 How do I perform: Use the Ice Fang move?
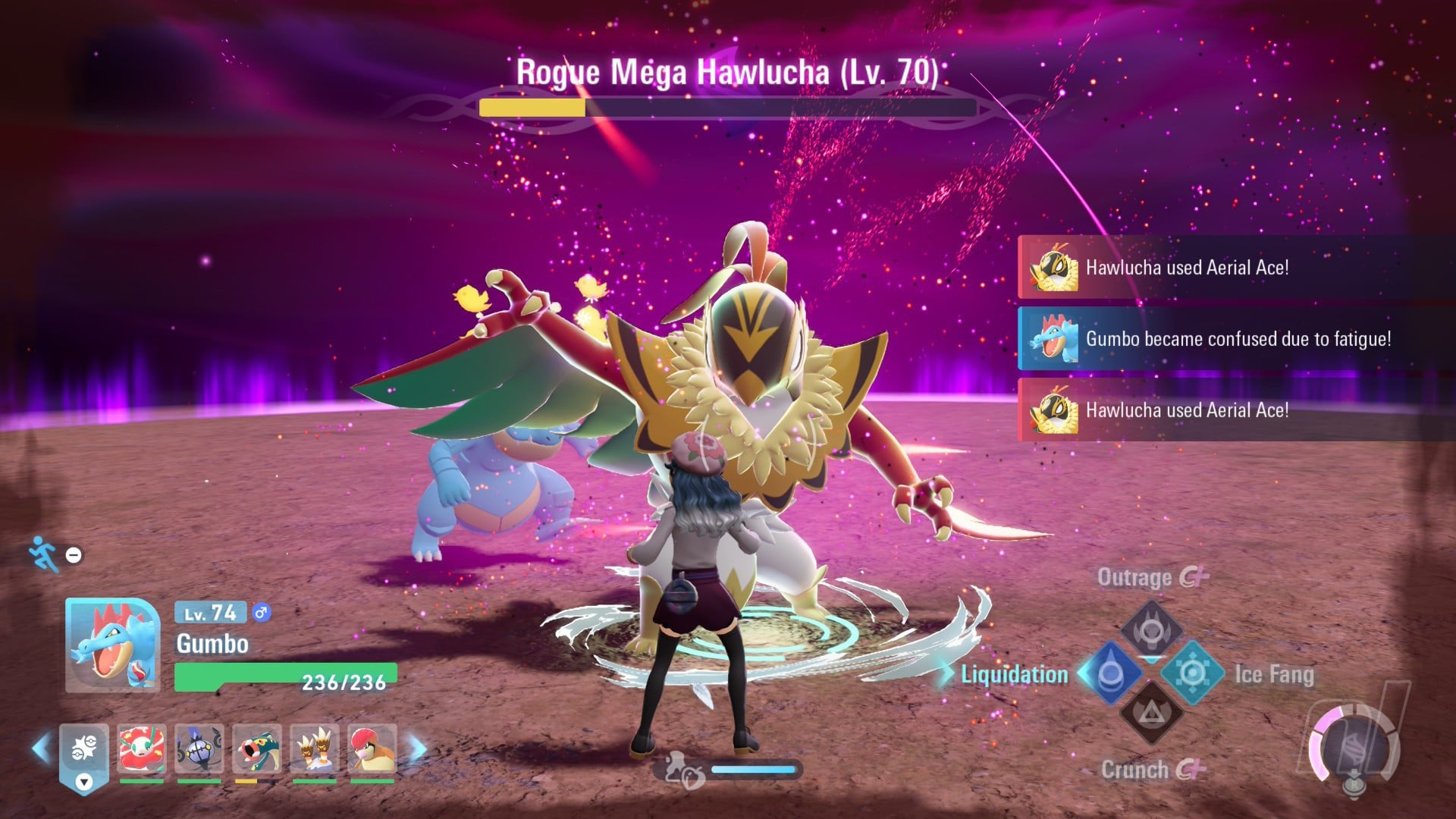pyautogui.click(x=1192, y=673)
